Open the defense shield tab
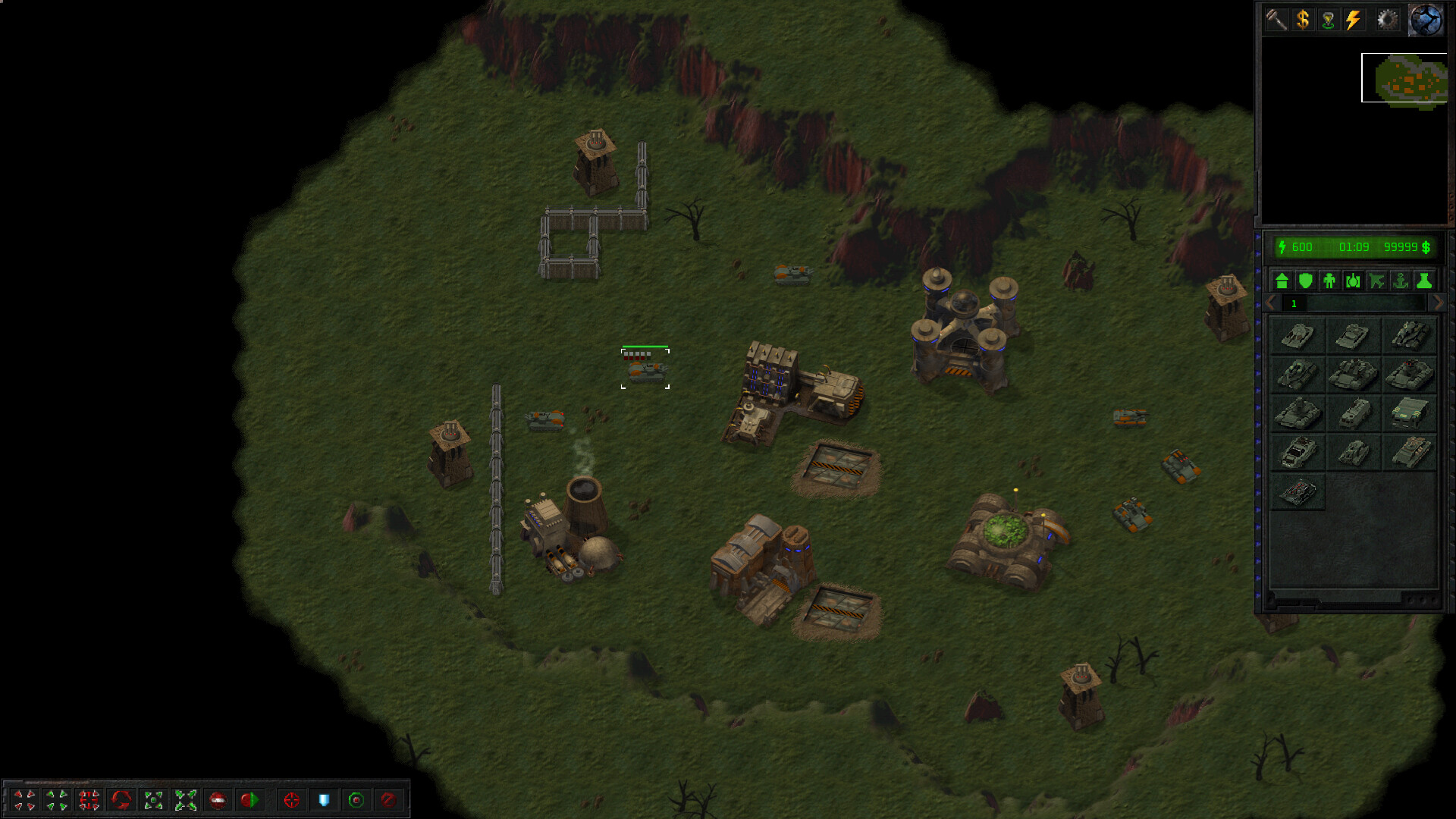This screenshot has width=1456, height=819. click(1306, 281)
